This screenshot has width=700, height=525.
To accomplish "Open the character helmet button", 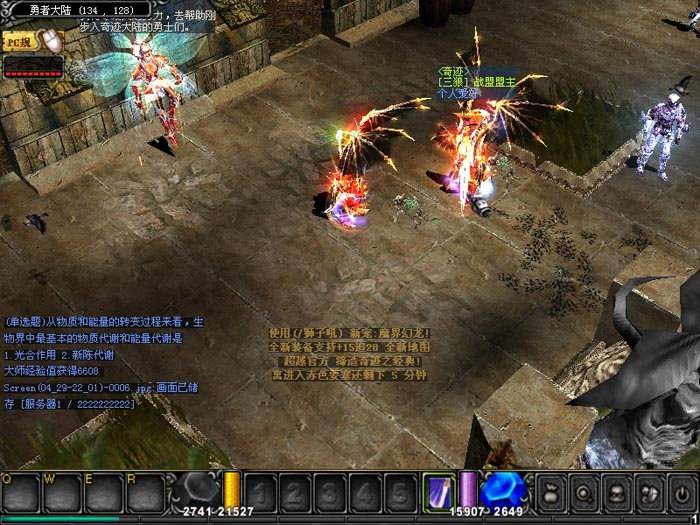I will click(618, 493).
